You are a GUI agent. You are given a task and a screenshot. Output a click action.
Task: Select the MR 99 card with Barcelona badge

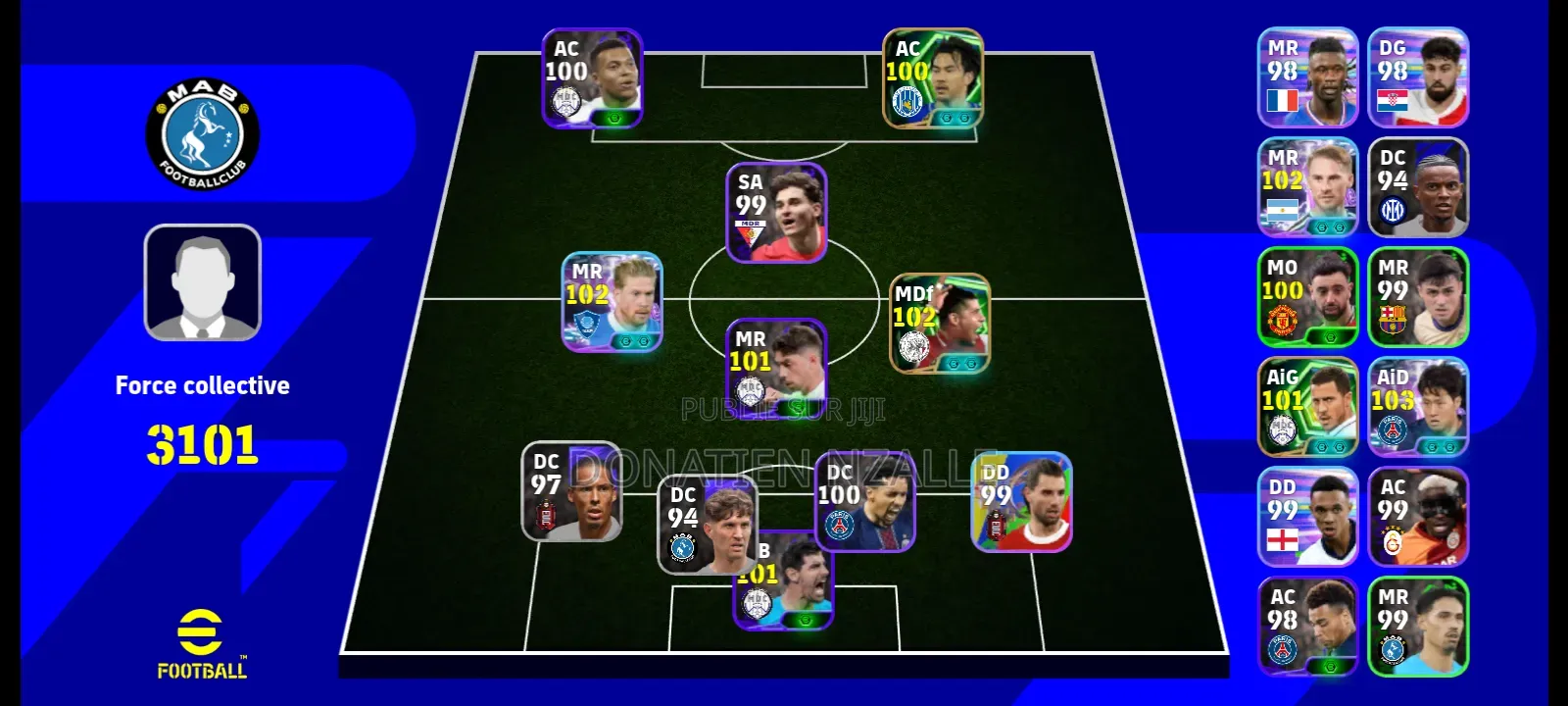(1418, 297)
